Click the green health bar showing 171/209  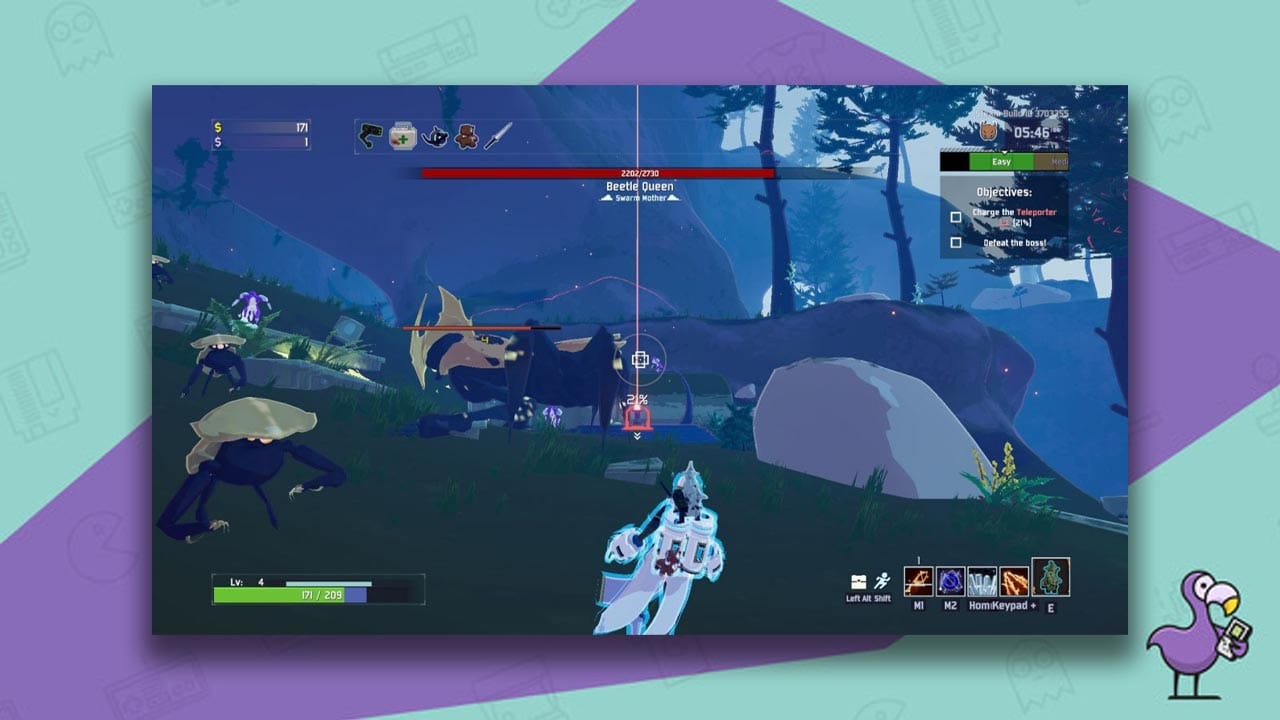tap(290, 595)
